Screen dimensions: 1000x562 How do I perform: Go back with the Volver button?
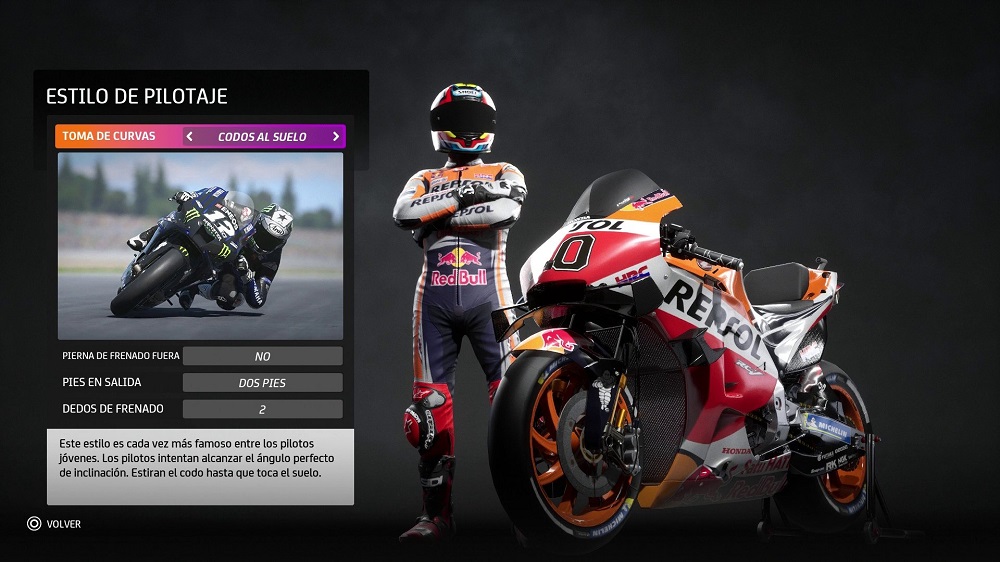[x=54, y=523]
